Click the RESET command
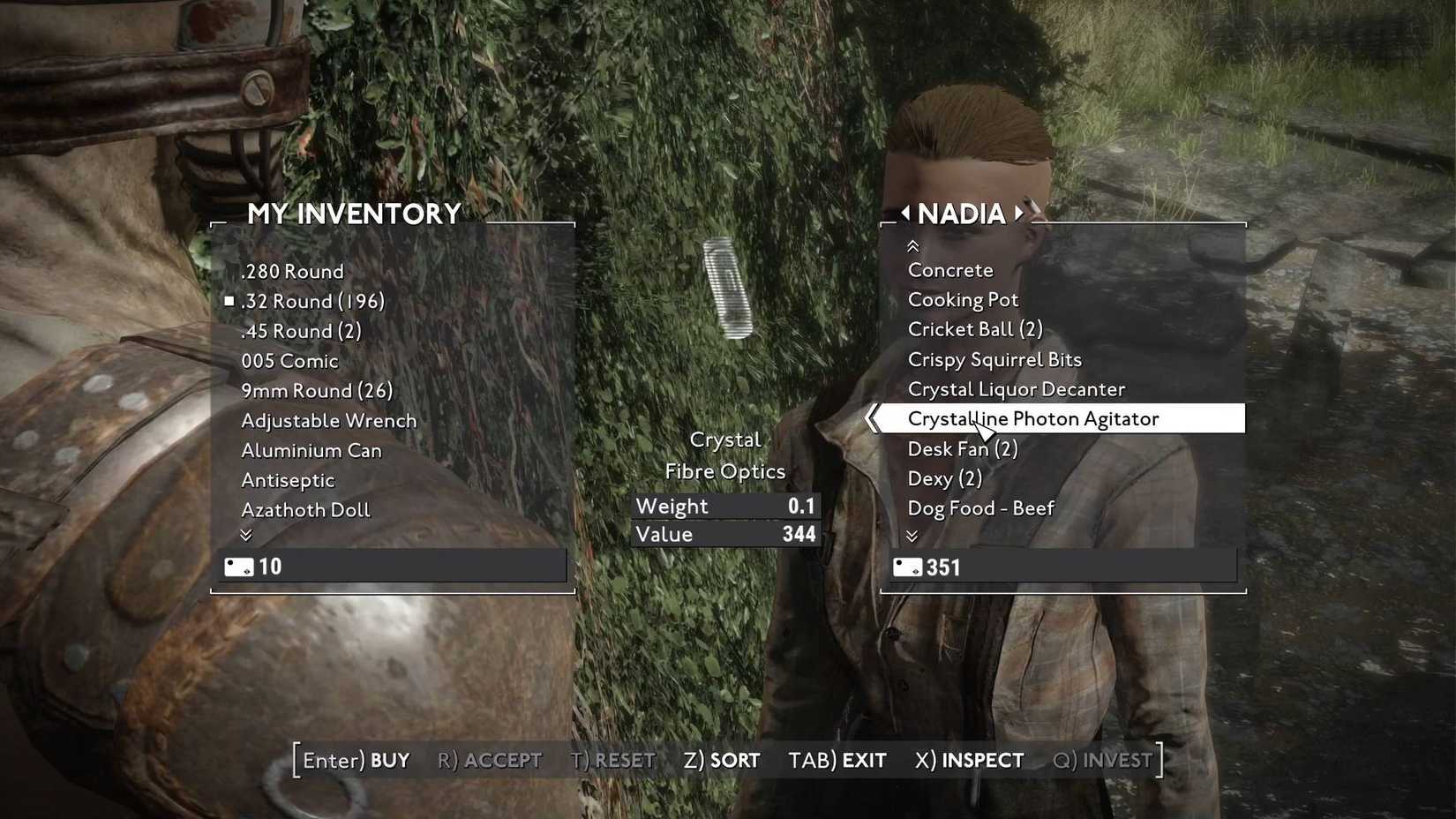The width and height of the screenshot is (1456, 819). point(612,759)
